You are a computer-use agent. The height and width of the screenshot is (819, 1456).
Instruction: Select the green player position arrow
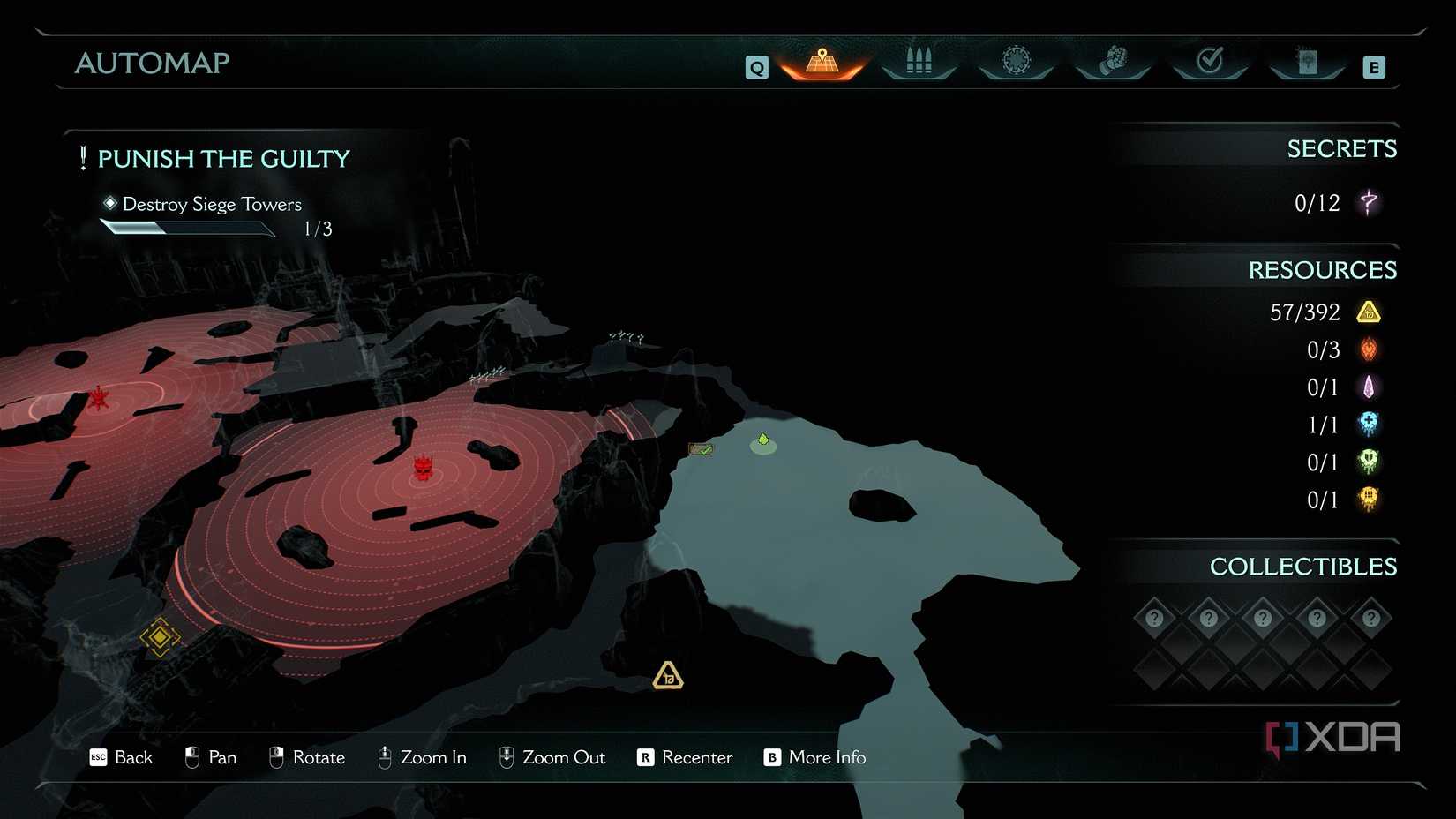763,440
